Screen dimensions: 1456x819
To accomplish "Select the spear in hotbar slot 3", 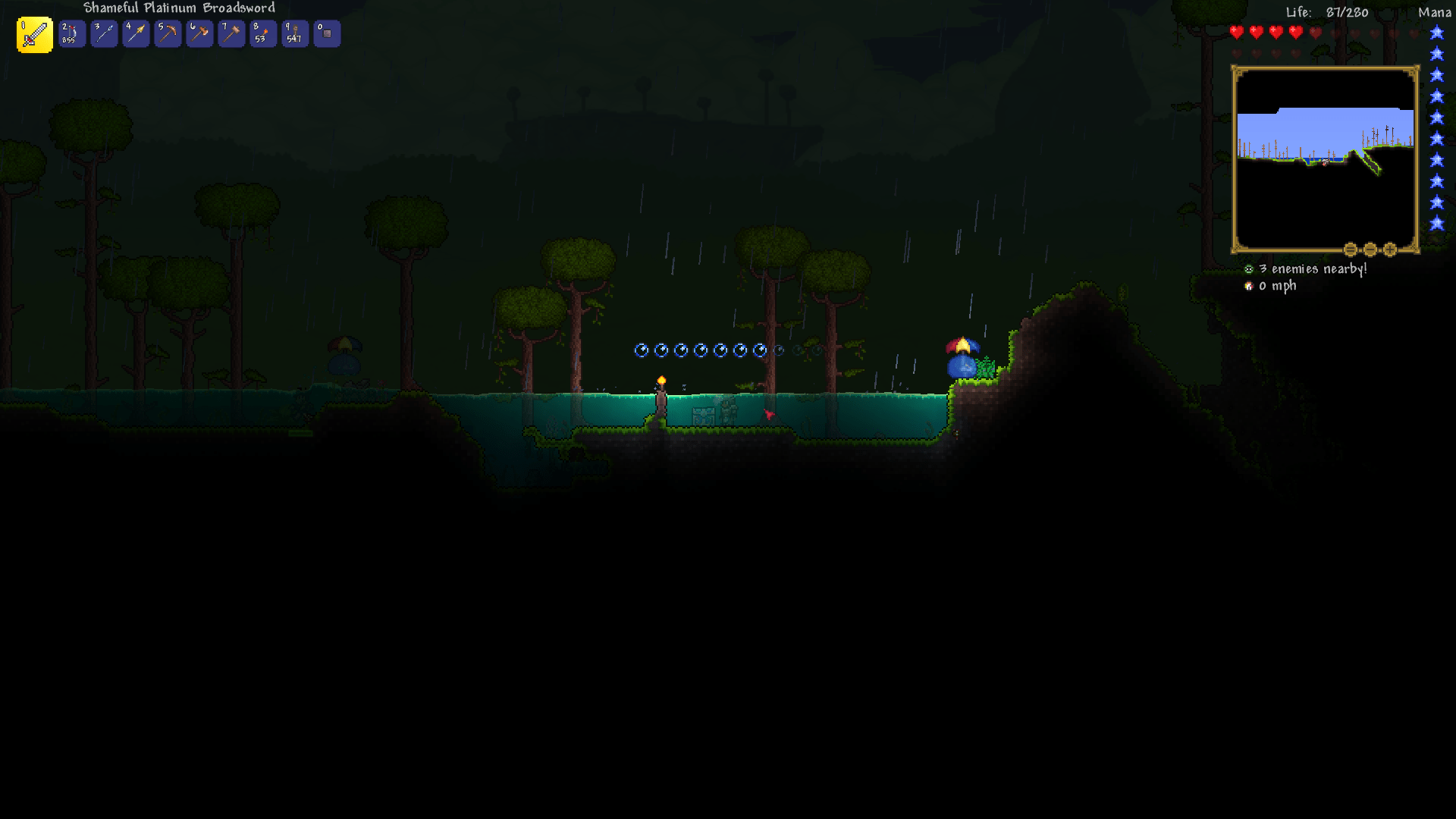I will (x=104, y=33).
